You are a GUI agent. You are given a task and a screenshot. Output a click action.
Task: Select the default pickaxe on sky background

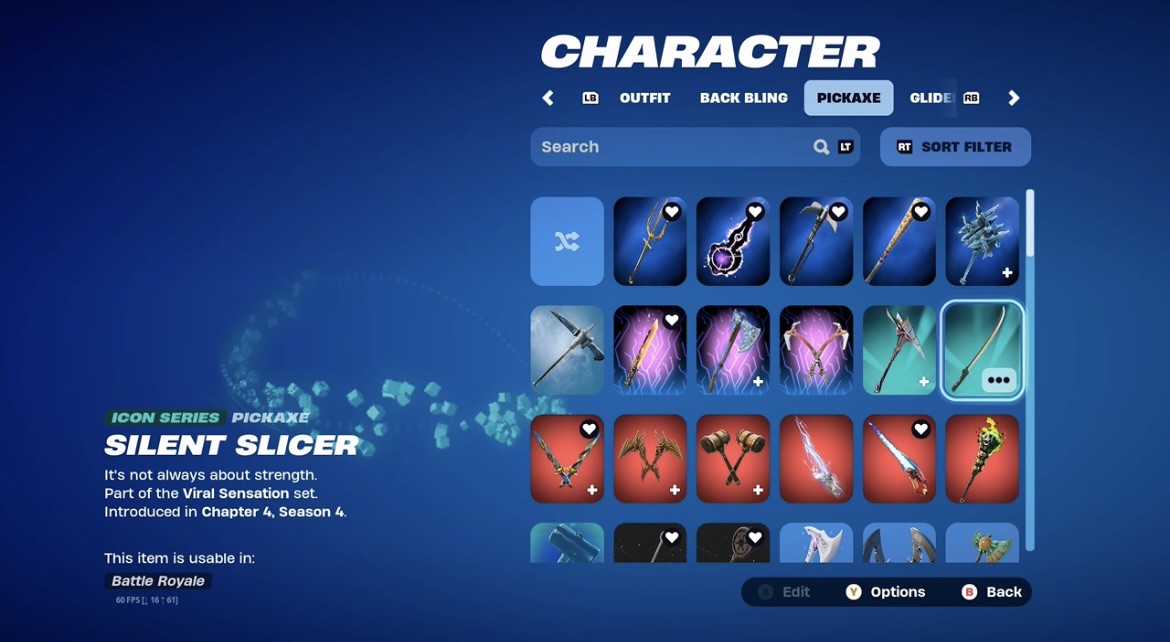[x=567, y=350]
